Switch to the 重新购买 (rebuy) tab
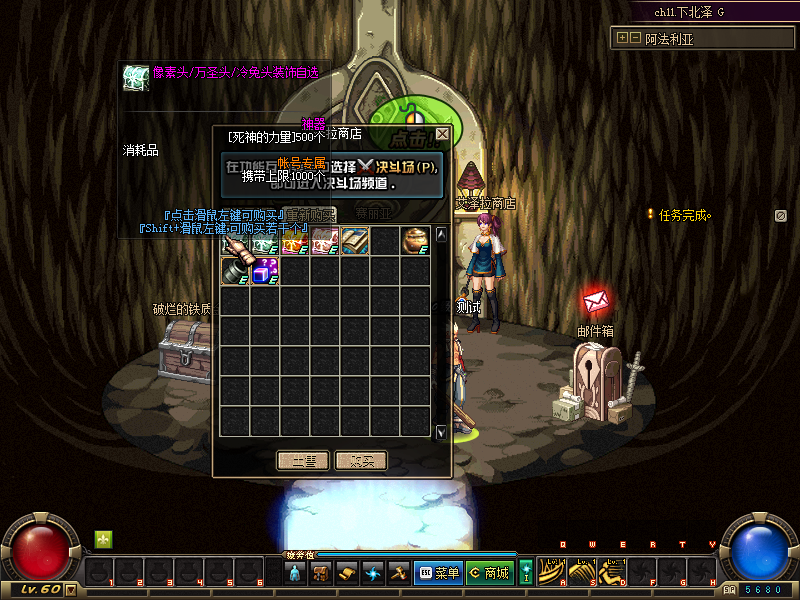Image resolution: width=800 pixels, height=600 pixels. 309,214
